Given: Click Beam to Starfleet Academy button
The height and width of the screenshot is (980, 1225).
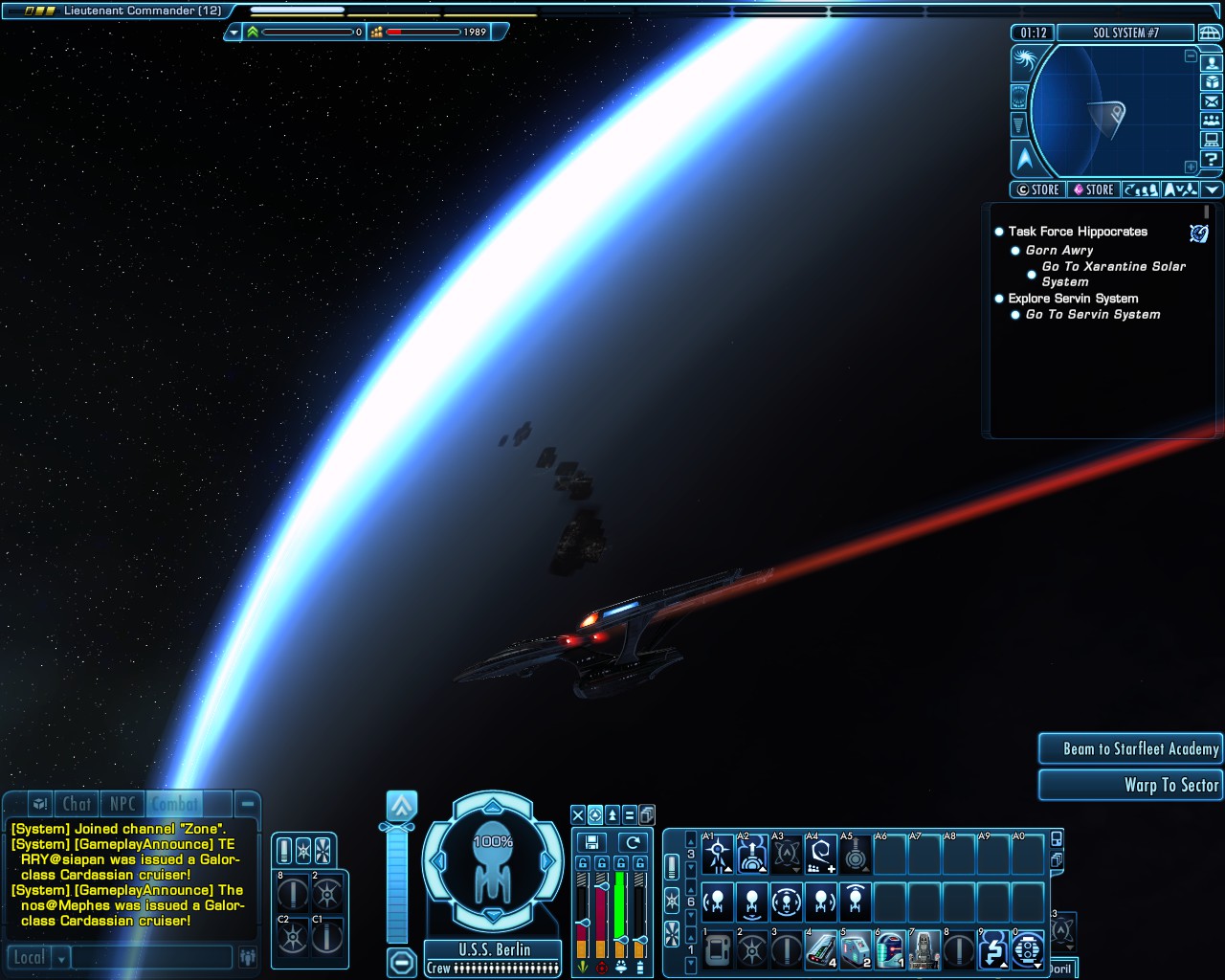Looking at the screenshot, I should (1131, 748).
